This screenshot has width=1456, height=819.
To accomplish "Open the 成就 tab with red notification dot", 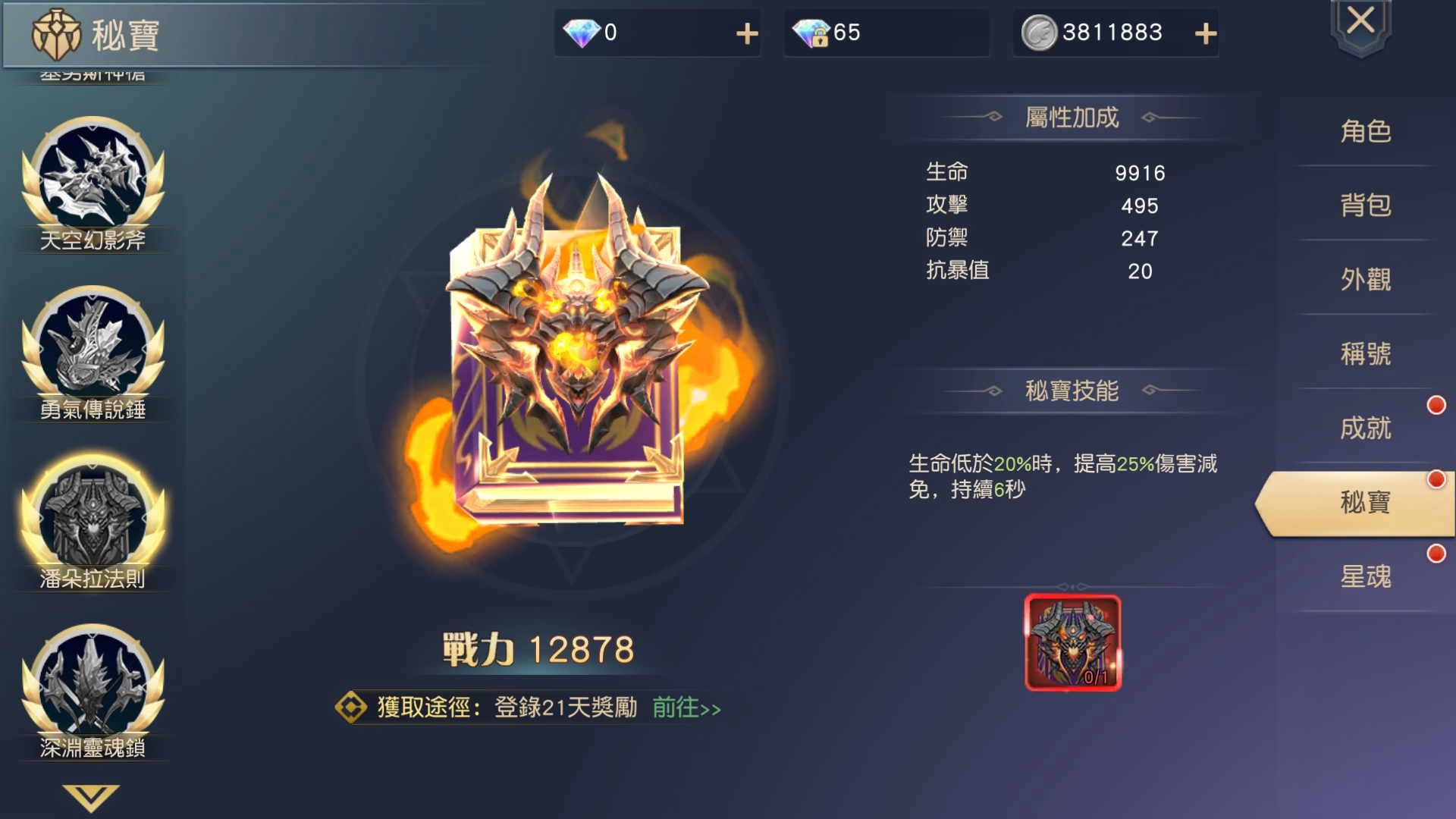I will pyautogui.click(x=1365, y=428).
